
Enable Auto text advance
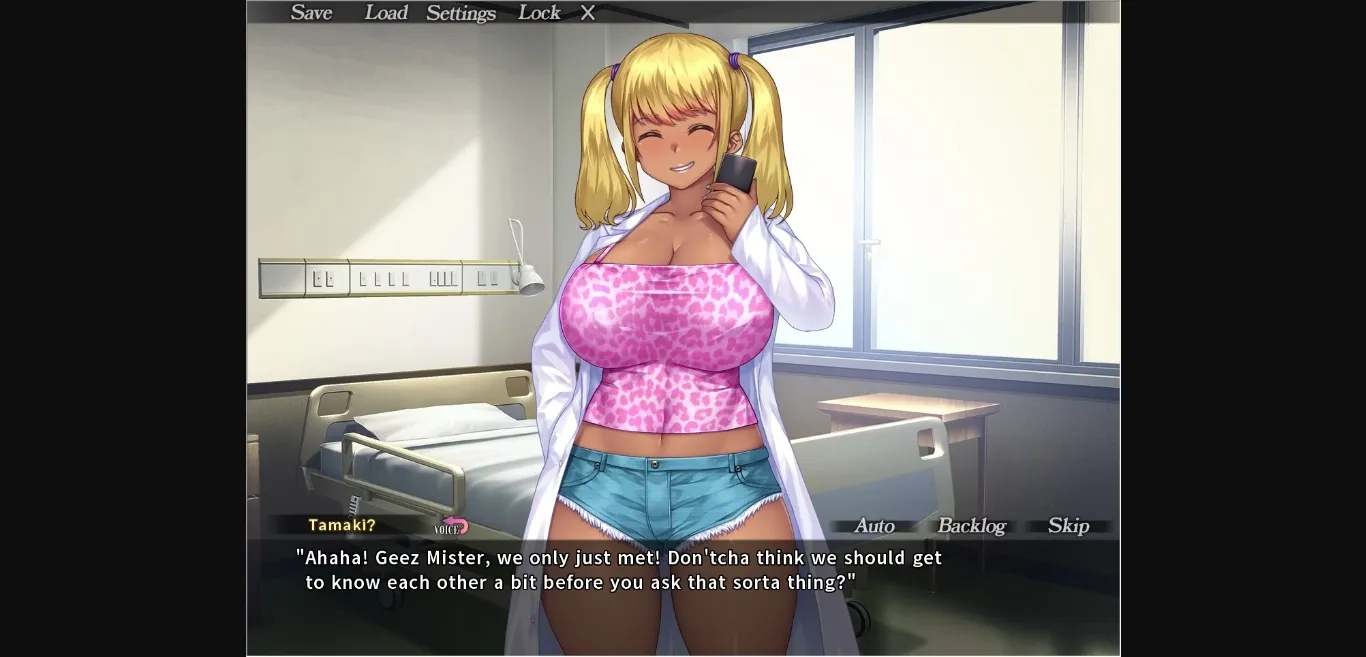[874, 526]
